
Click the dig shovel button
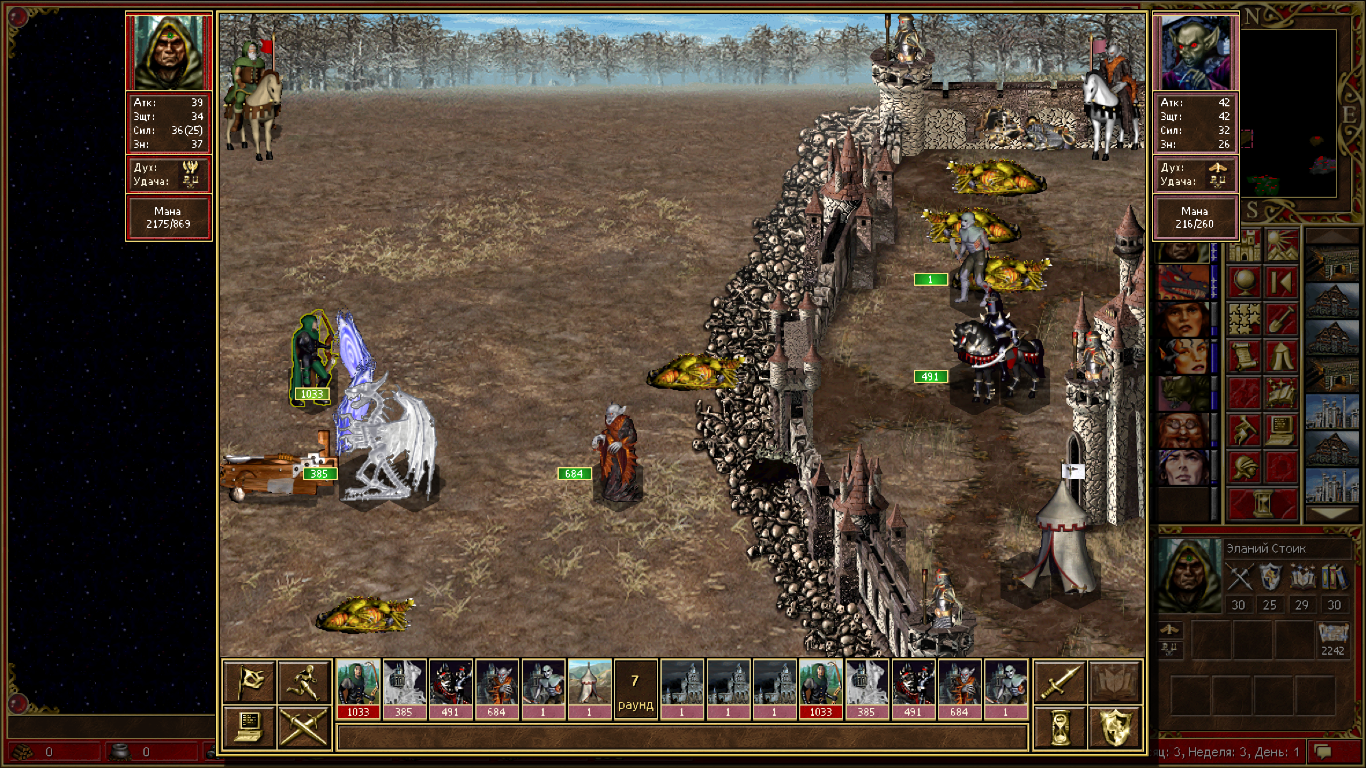(x=1282, y=319)
